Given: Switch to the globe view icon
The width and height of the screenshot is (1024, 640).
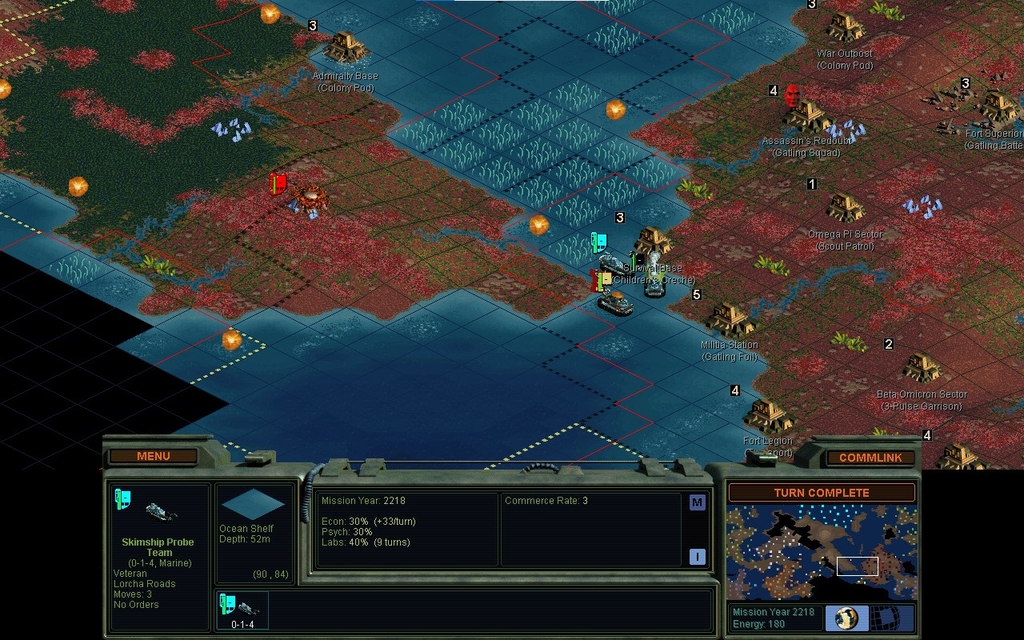Looking at the screenshot, I should tap(847, 618).
